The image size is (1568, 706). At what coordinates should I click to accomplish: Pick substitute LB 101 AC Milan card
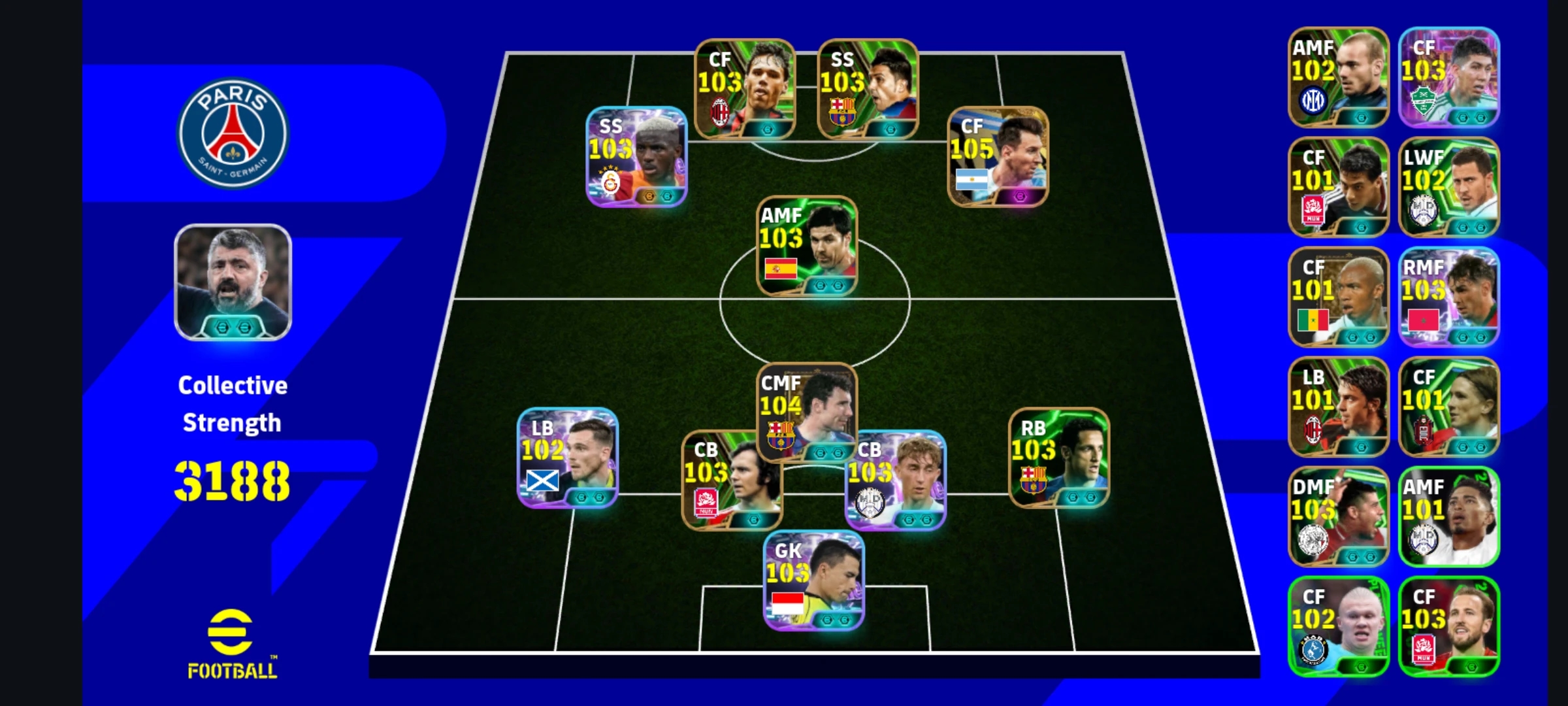tap(1338, 407)
